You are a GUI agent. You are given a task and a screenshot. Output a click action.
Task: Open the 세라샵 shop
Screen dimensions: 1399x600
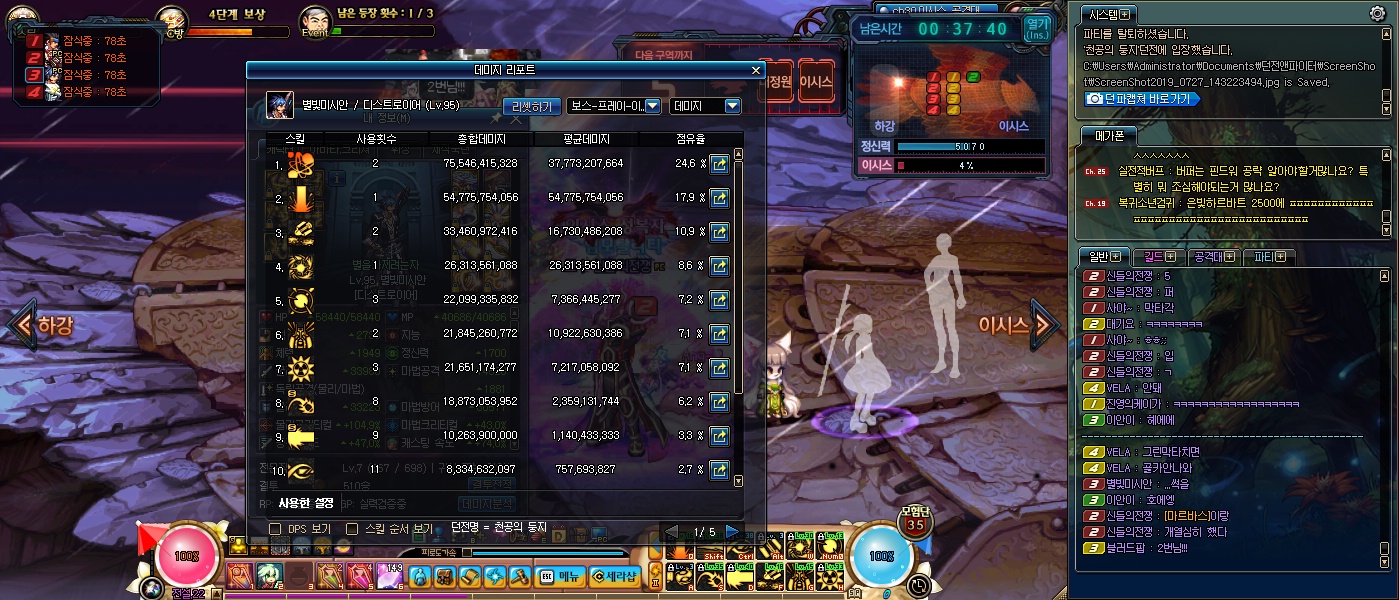[613, 576]
